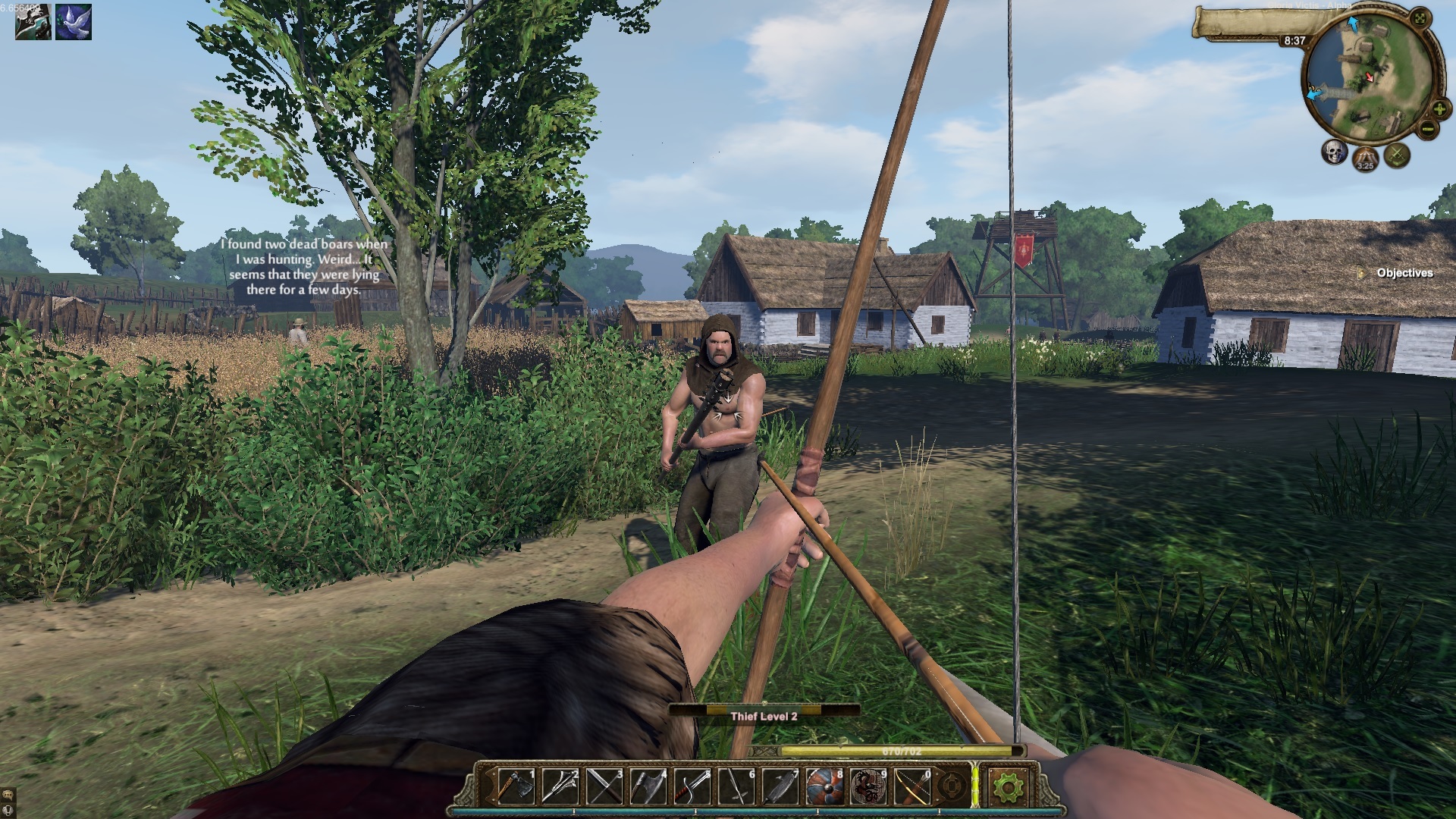
Task: Open the green gear settings menu
Action: 1007,787
